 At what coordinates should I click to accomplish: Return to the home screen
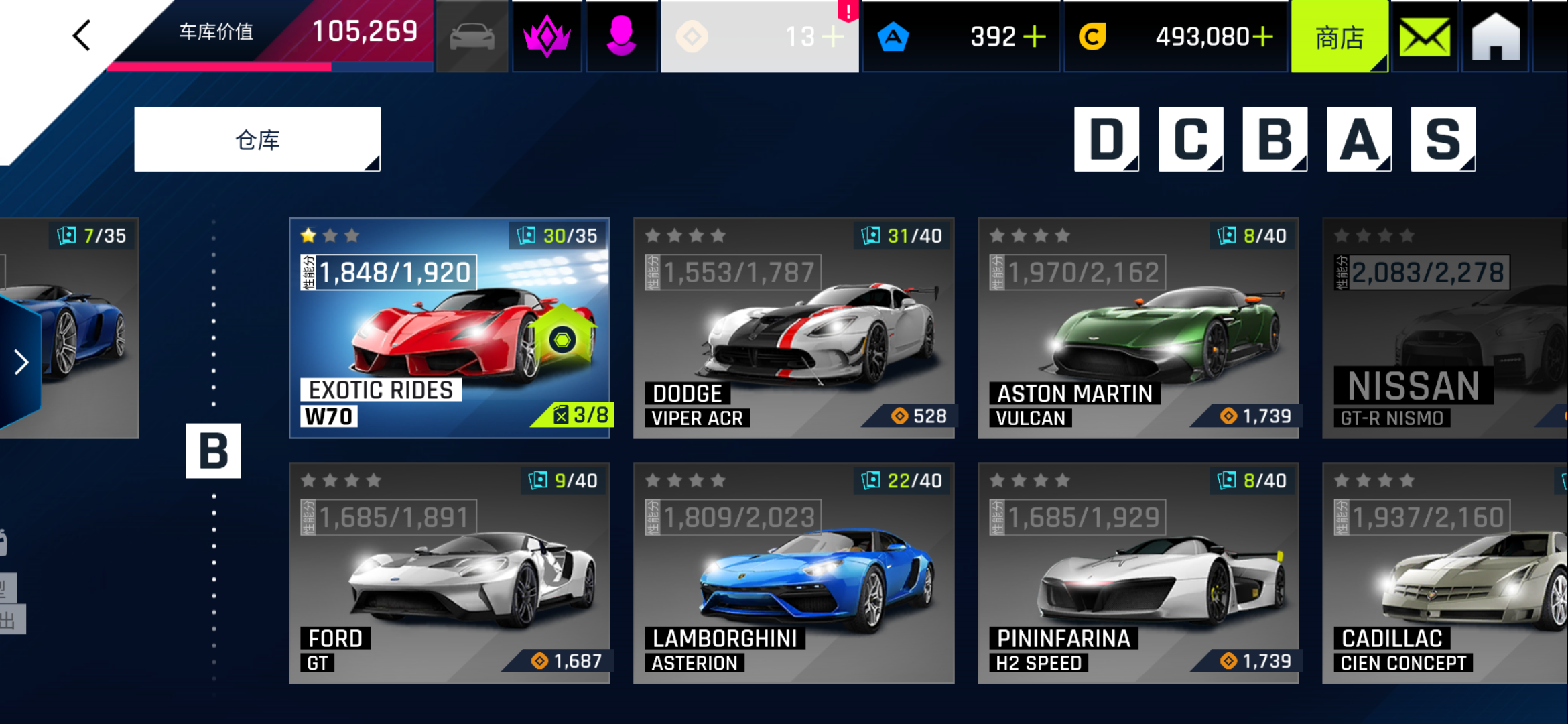1496,37
